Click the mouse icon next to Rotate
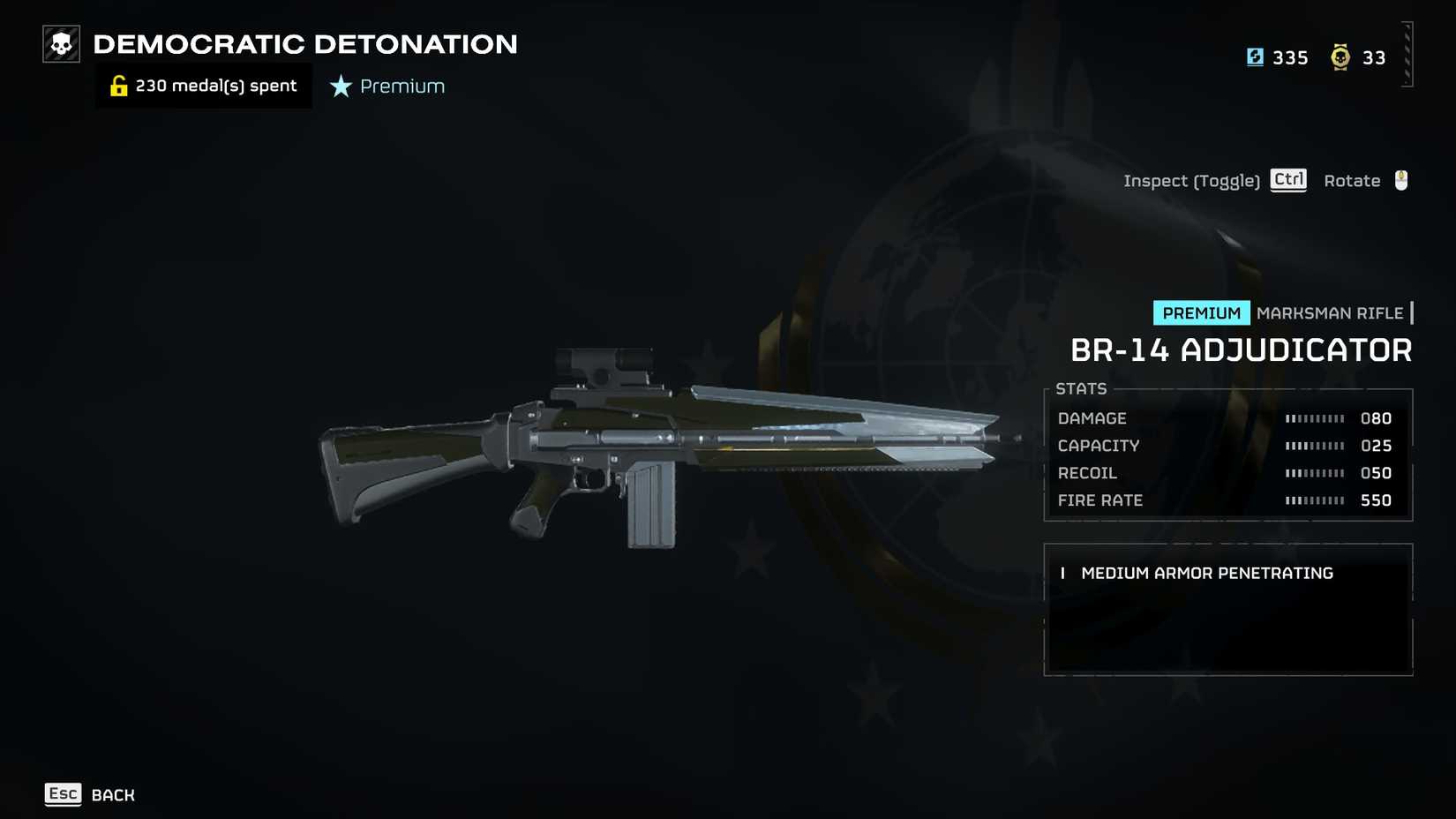Viewport: 1456px width, 819px height. click(x=1400, y=180)
